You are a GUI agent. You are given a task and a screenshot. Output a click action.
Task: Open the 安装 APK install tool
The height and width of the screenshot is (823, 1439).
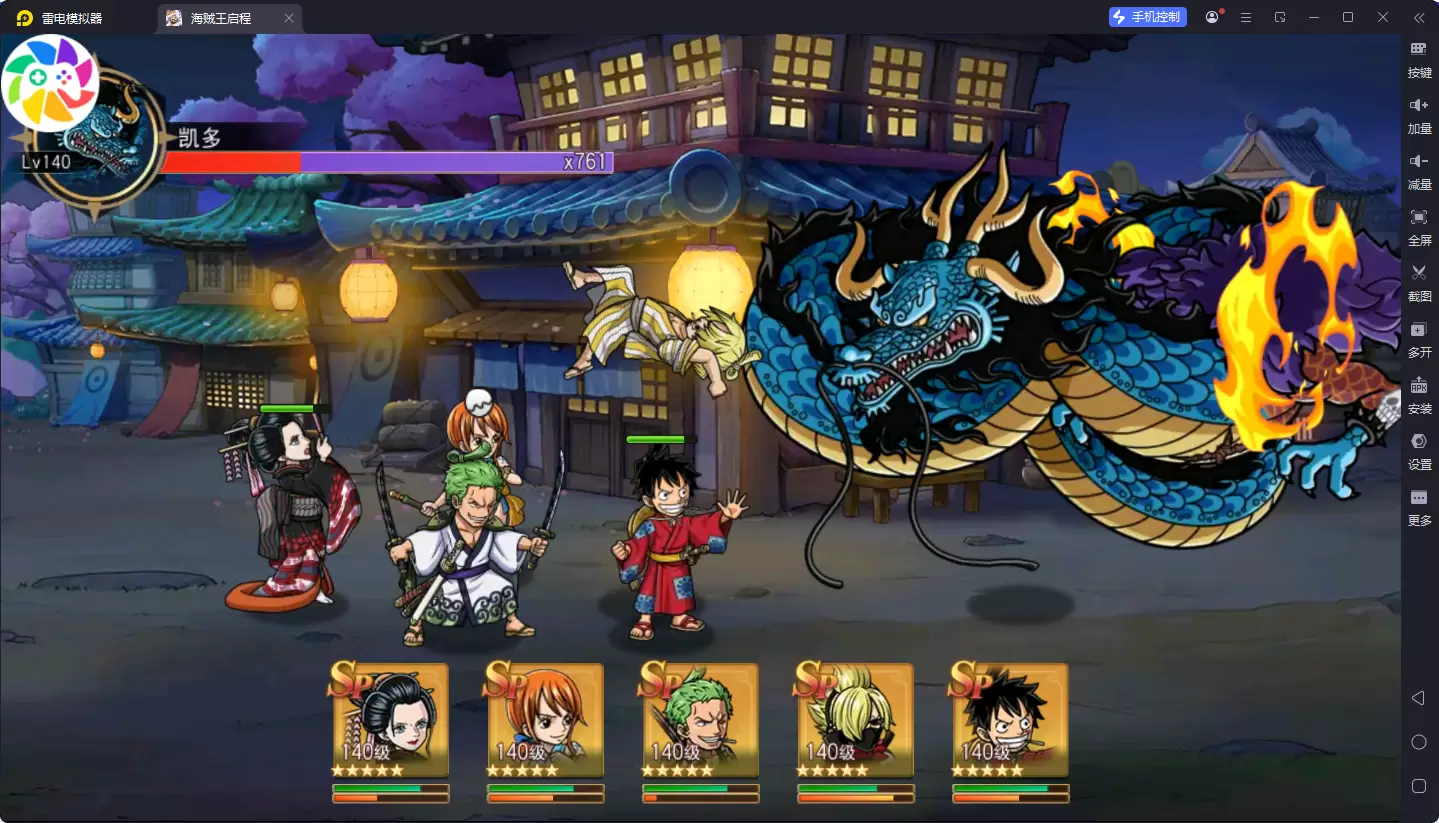[1419, 394]
